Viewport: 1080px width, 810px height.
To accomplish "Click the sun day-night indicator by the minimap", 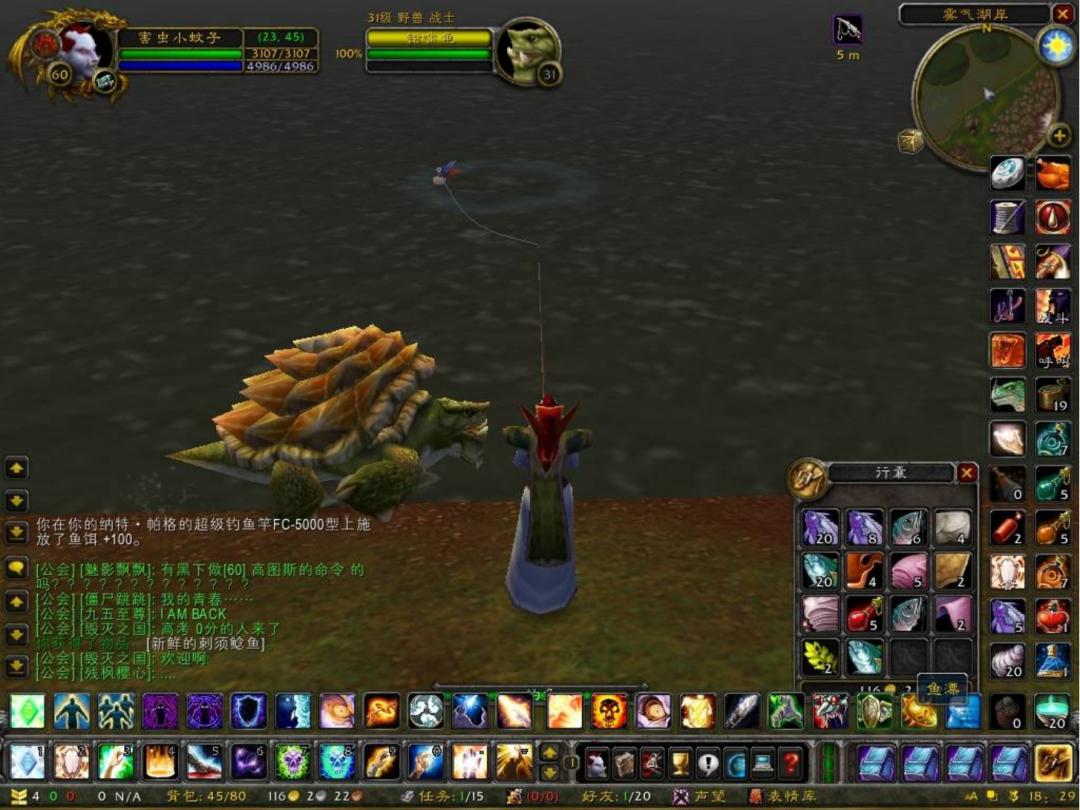I will 1055,46.
